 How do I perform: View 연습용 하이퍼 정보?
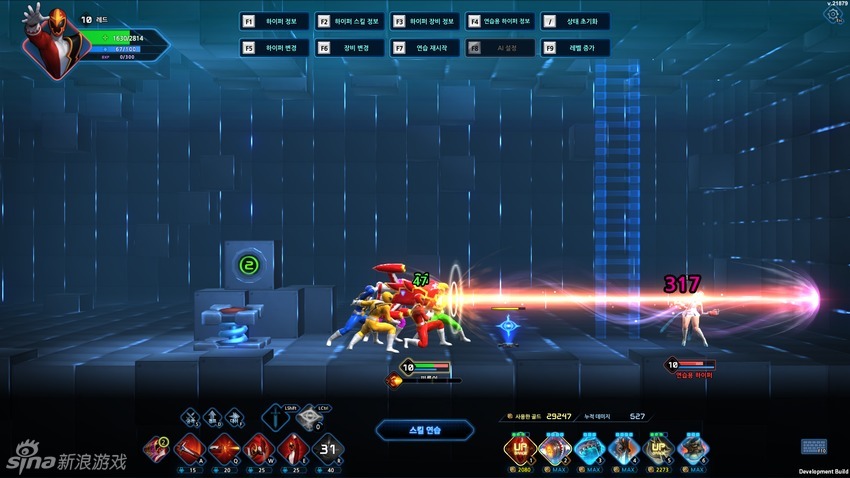pyautogui.click(x=500, y=21)
